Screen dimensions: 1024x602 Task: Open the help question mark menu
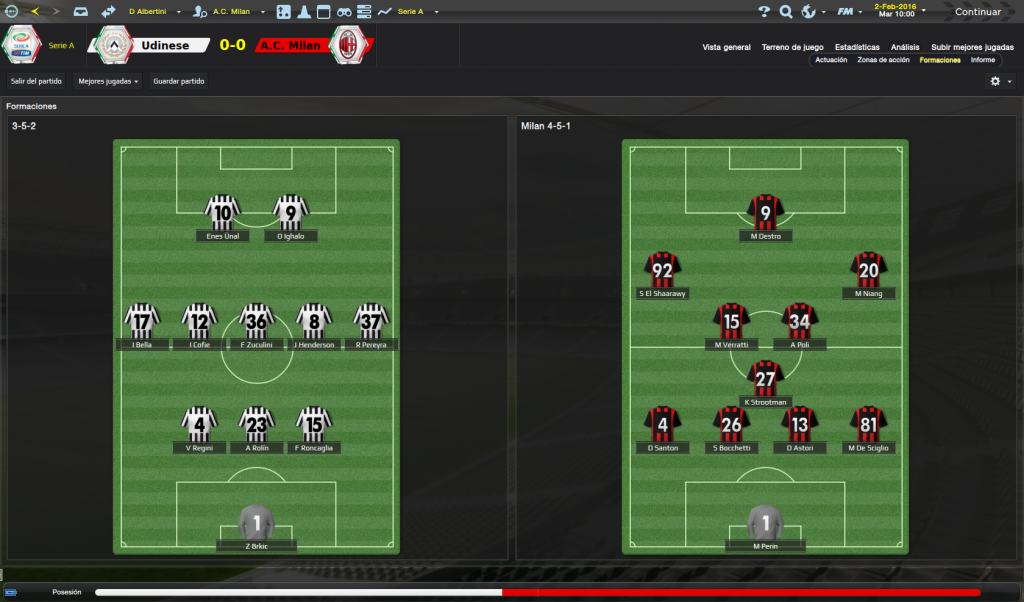(x=764, y=12)
